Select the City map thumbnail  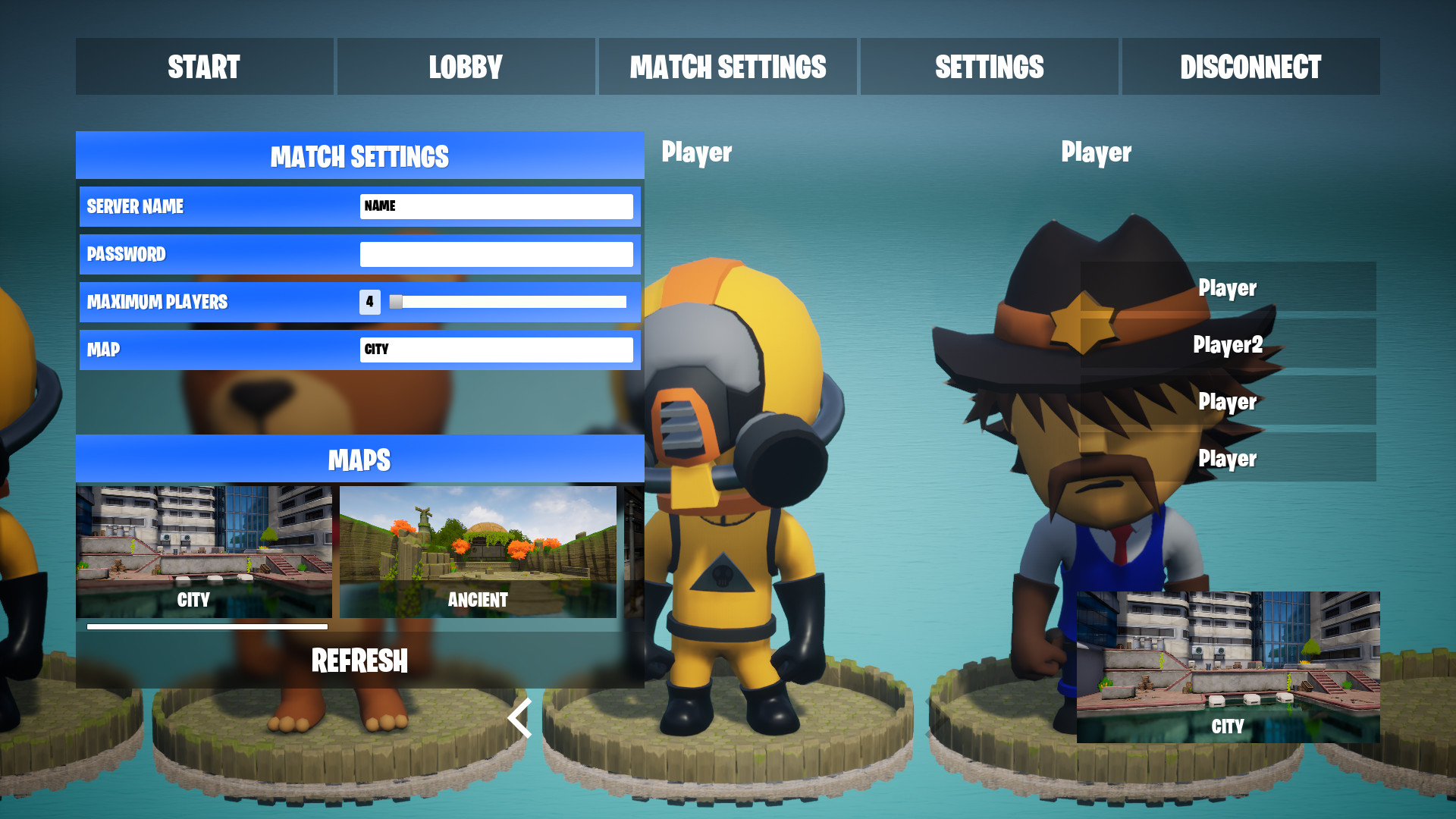203,552
